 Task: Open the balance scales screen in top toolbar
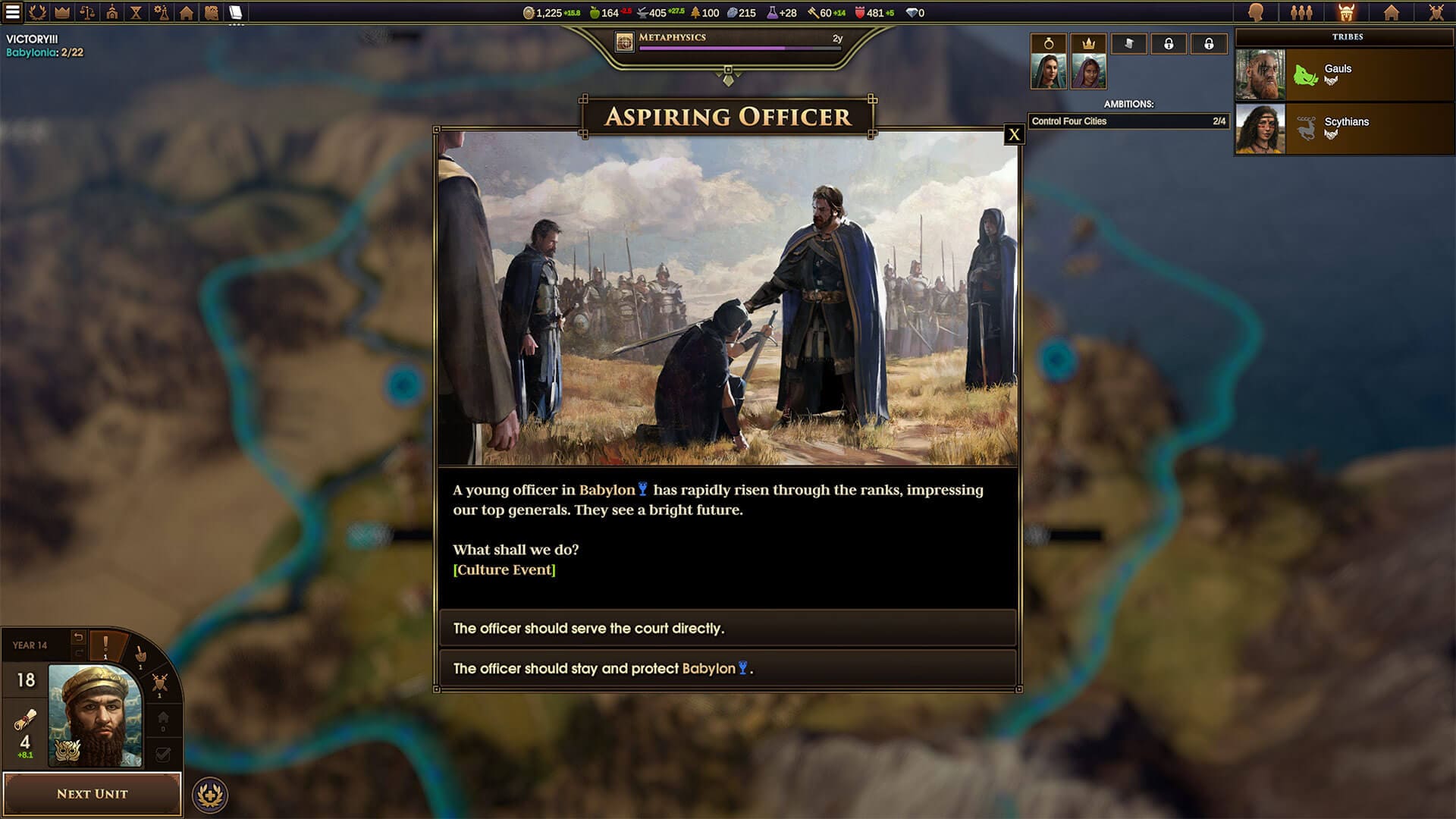coord(87,12)
